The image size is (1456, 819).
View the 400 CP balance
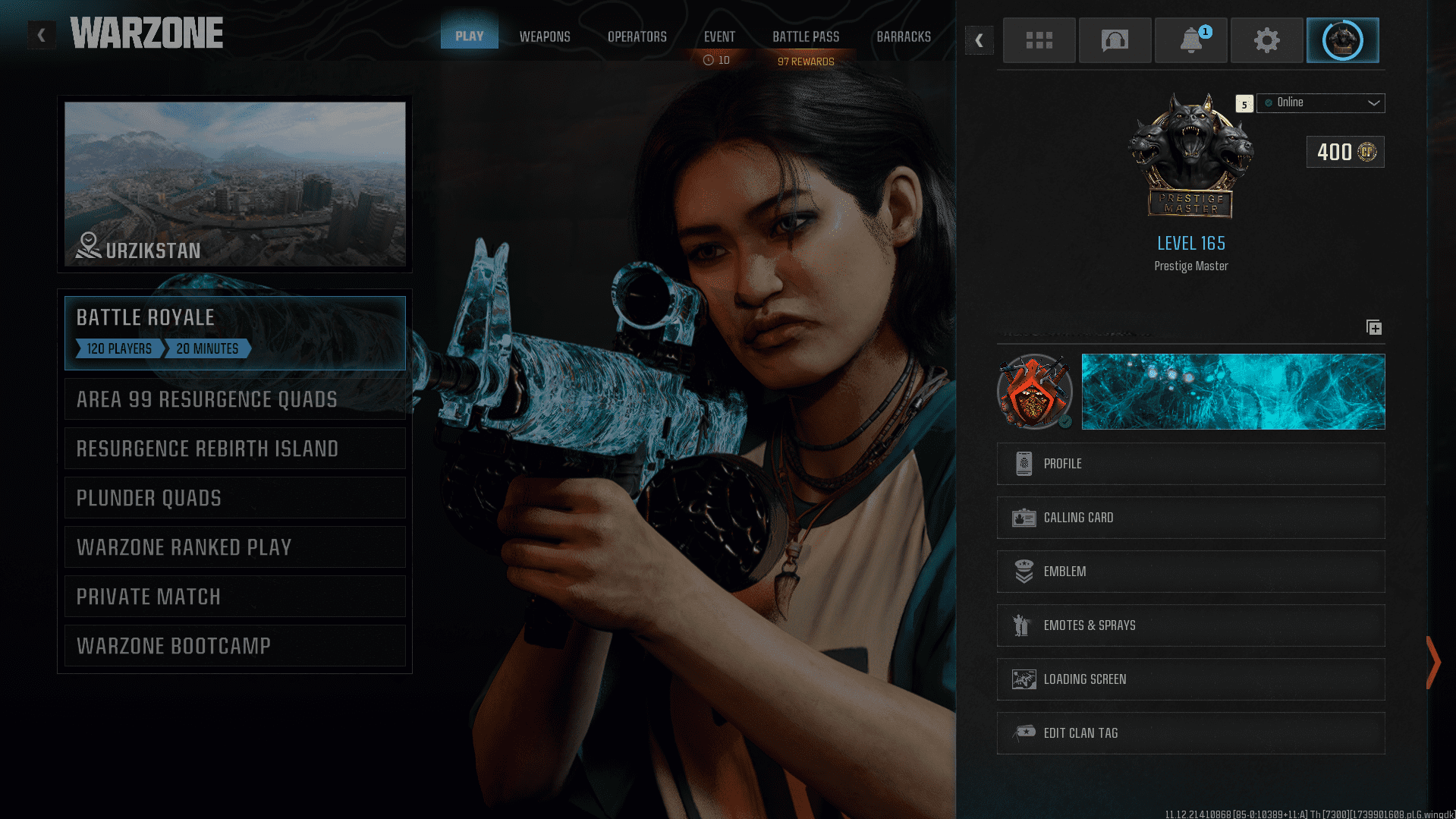[1344, 152]
